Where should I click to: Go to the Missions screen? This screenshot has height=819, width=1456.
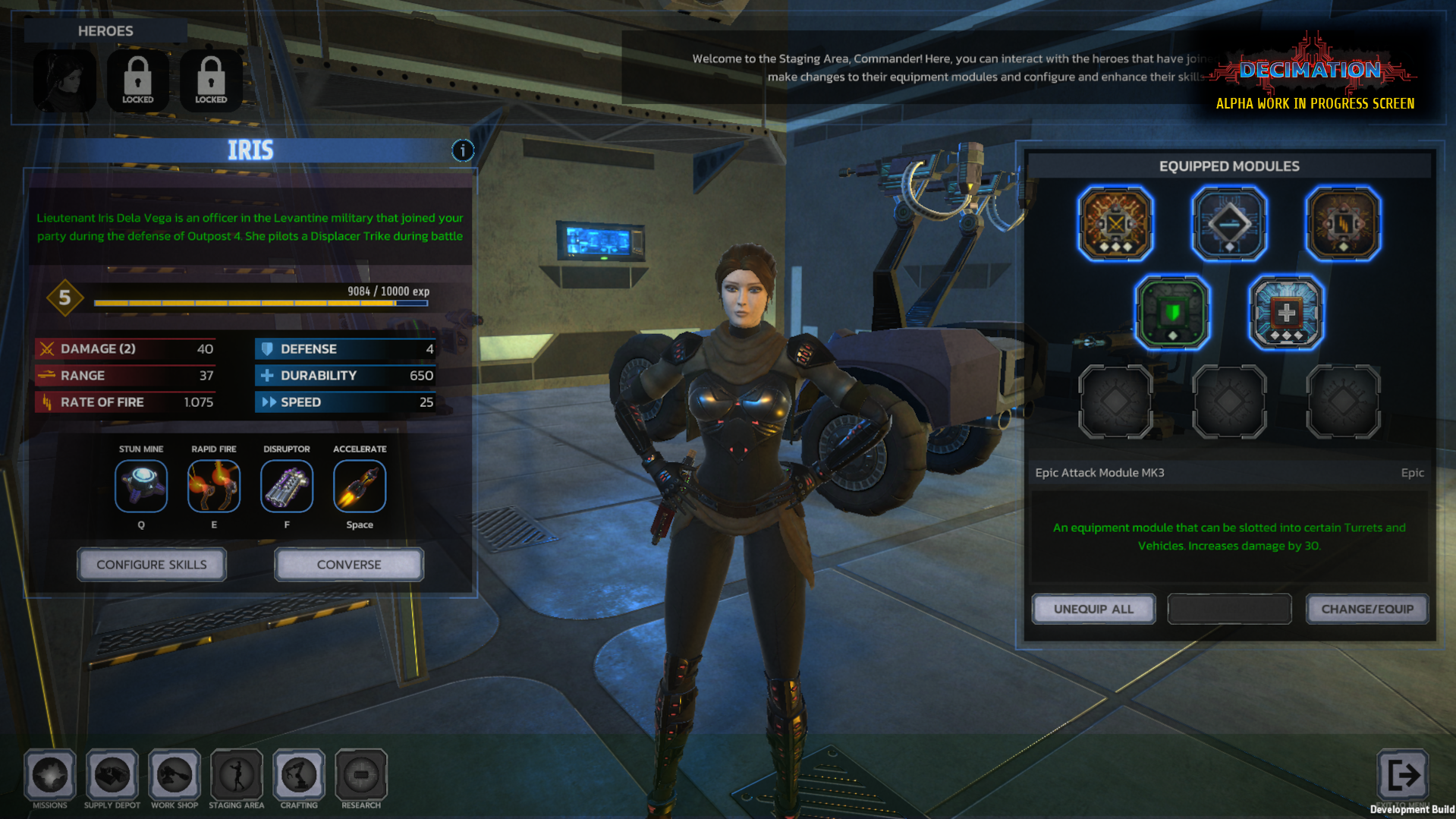pos(50,775)
